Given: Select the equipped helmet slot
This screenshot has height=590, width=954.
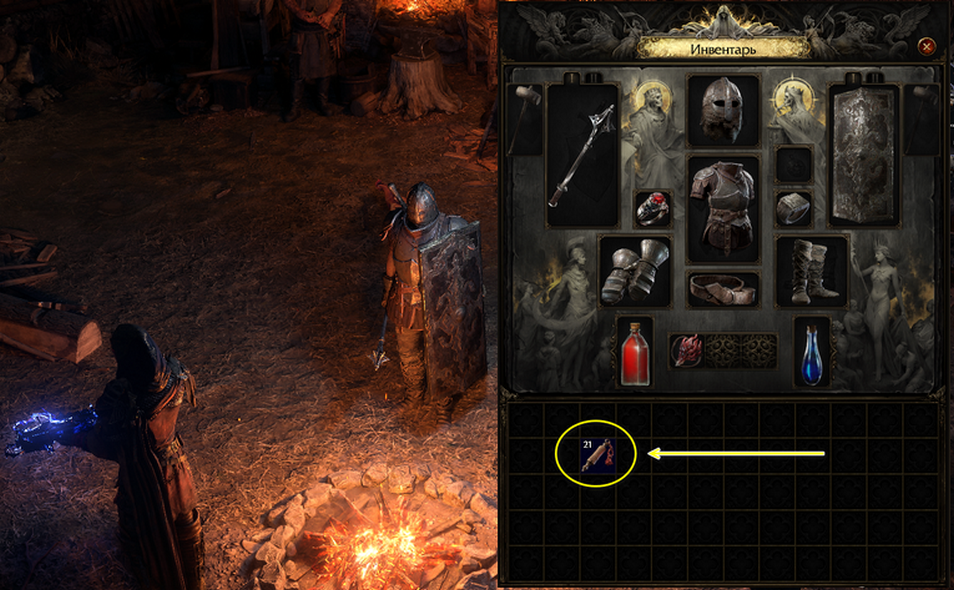Looking at the screenshot, I should (x=723, y=111).
